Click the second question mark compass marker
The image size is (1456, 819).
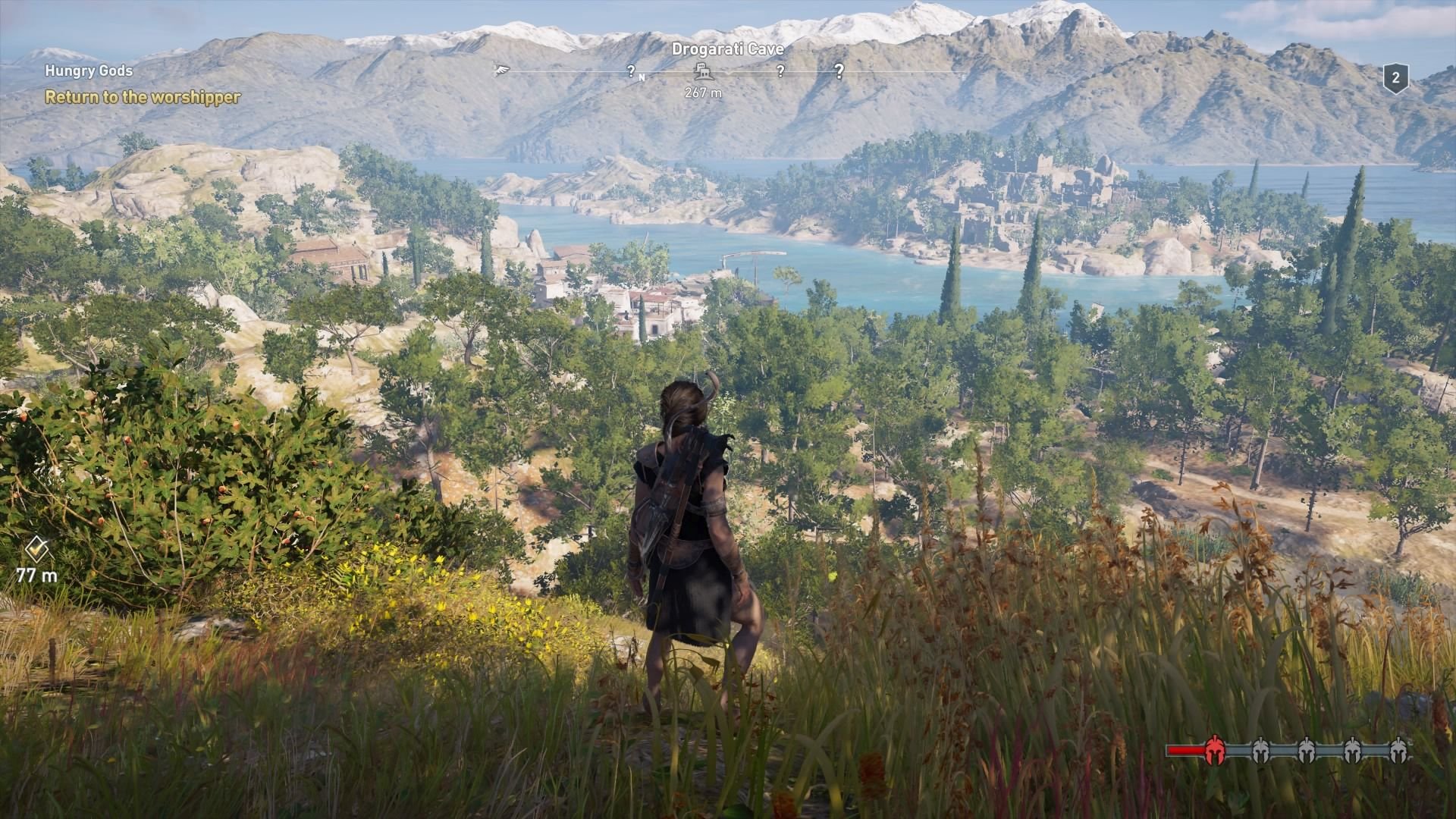point(780,70)
